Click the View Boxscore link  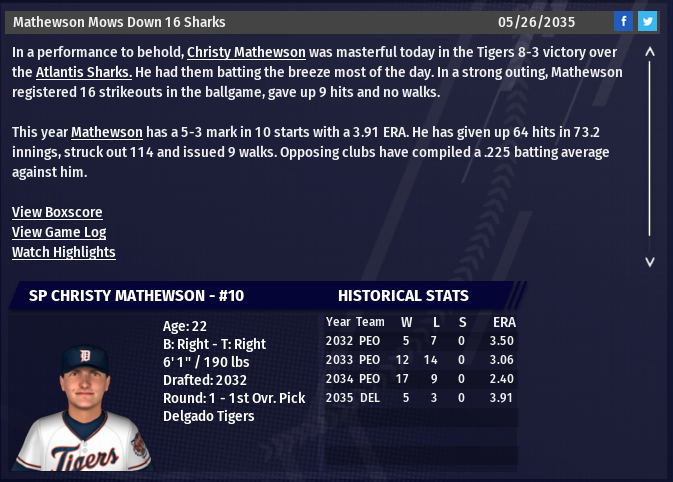coord(57,212)
